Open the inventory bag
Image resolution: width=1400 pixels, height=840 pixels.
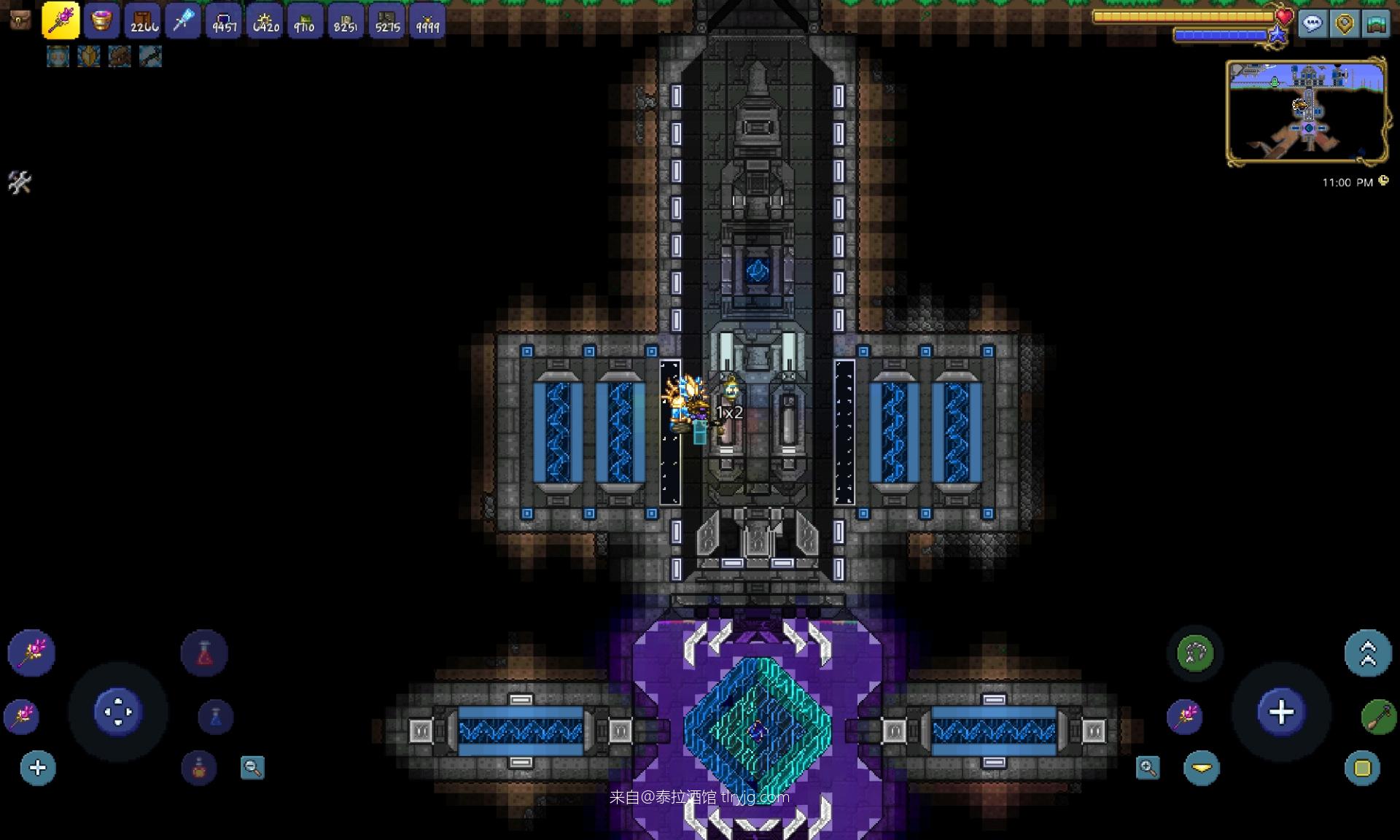tap(20, 20)
